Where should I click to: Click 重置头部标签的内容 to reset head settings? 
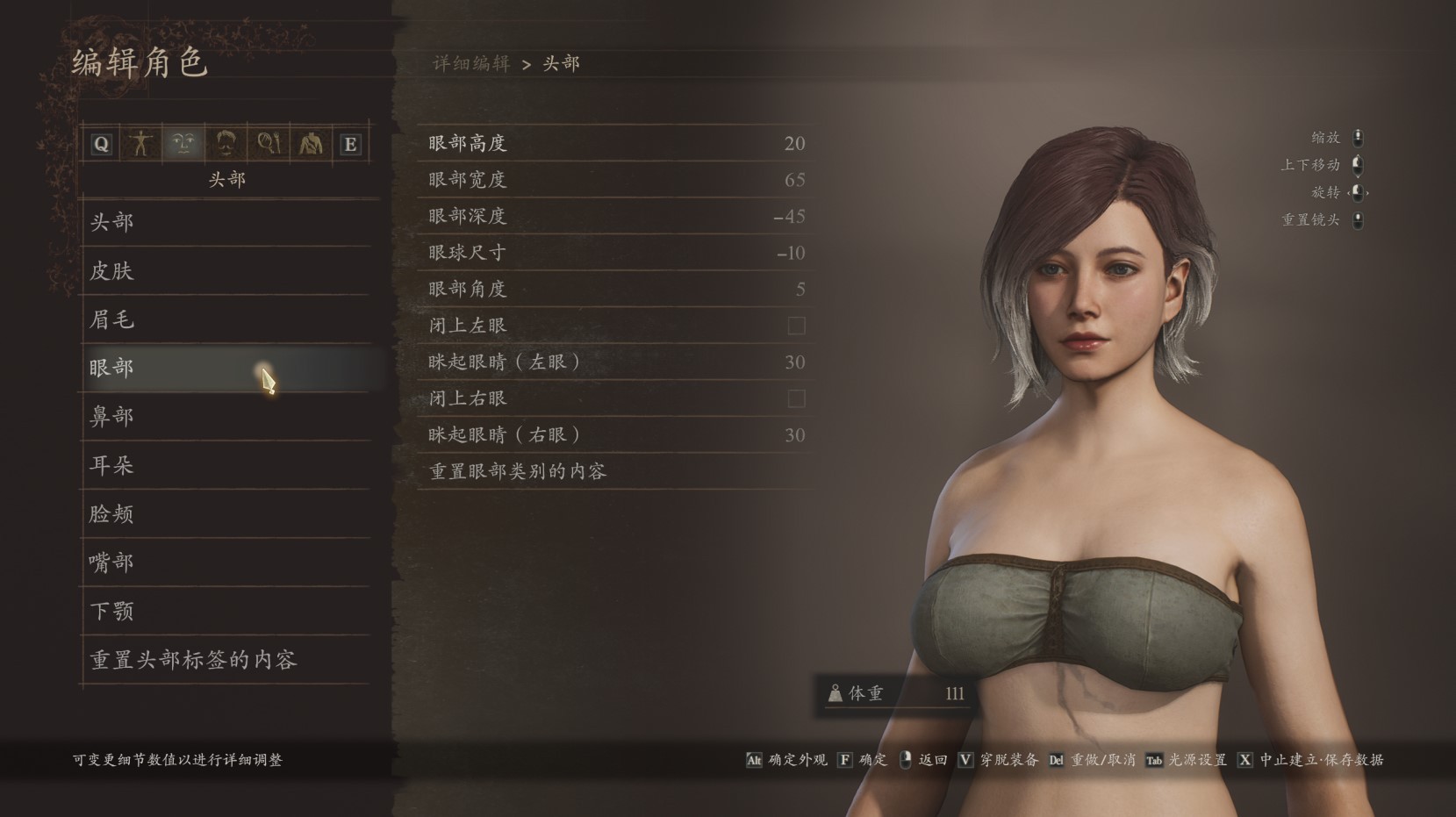pyautogui.click(x=193, y=660)
